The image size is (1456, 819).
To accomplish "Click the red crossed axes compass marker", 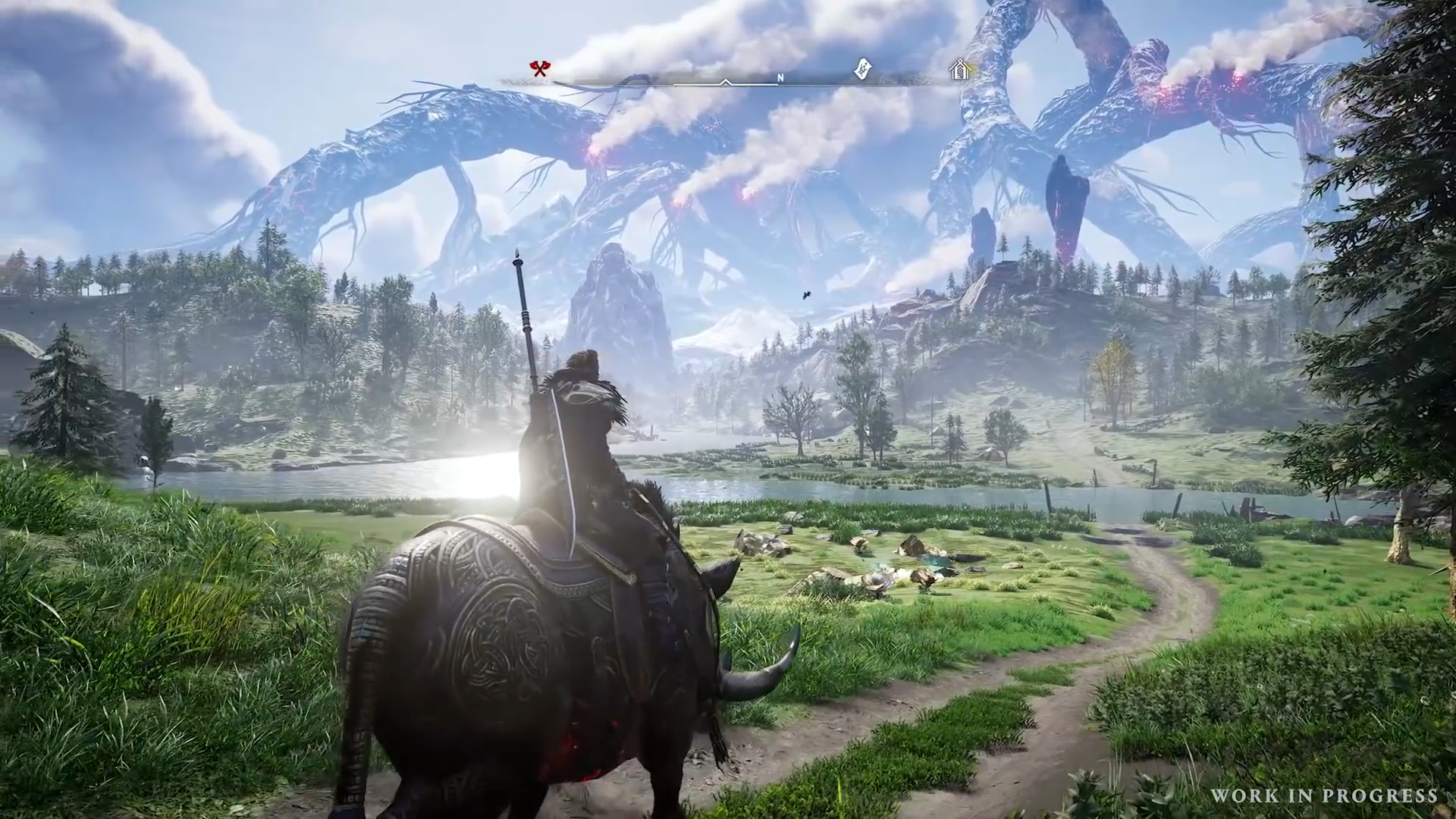I will pyautogui.click(x=539, y=69).
